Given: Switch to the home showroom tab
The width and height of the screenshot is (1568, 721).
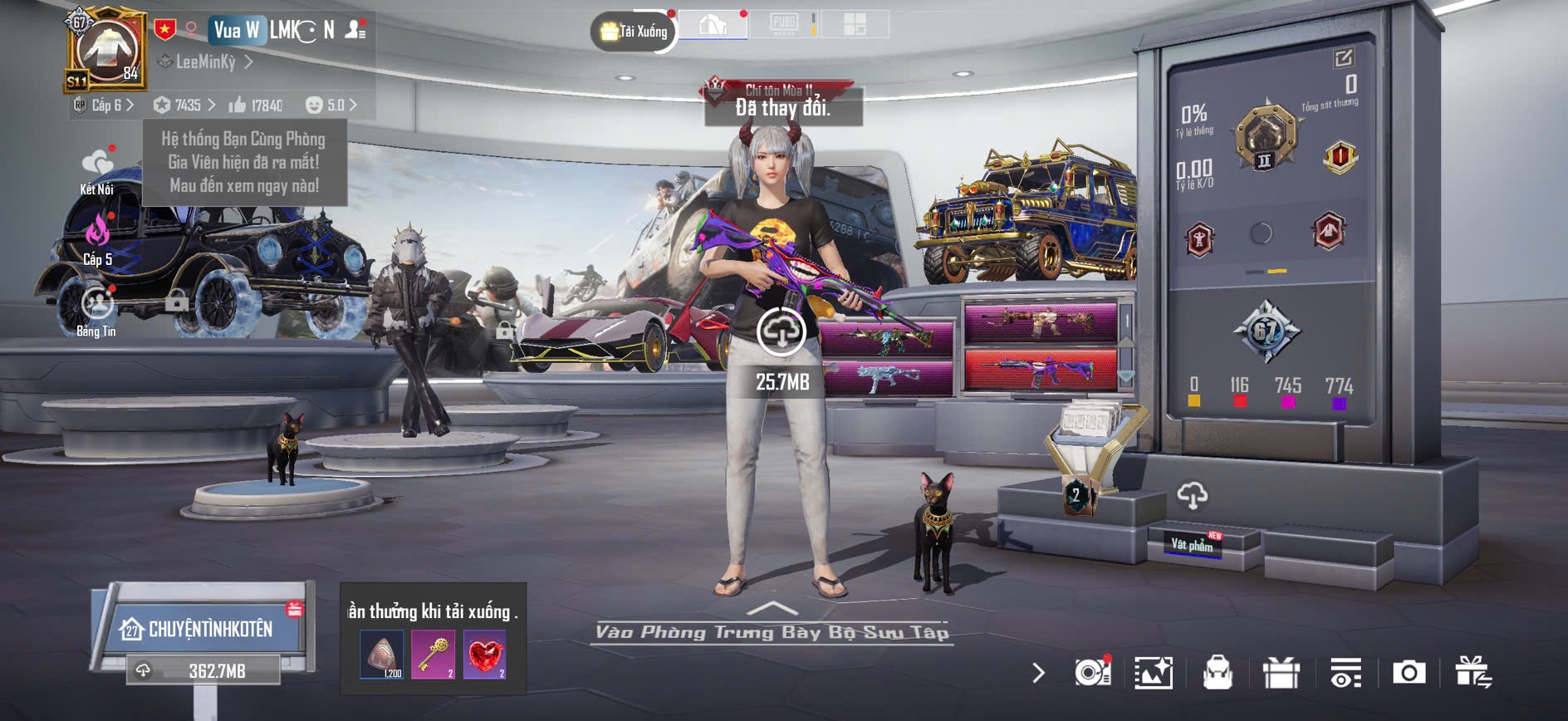Looking at the screenshot, I should click(713, 25).
